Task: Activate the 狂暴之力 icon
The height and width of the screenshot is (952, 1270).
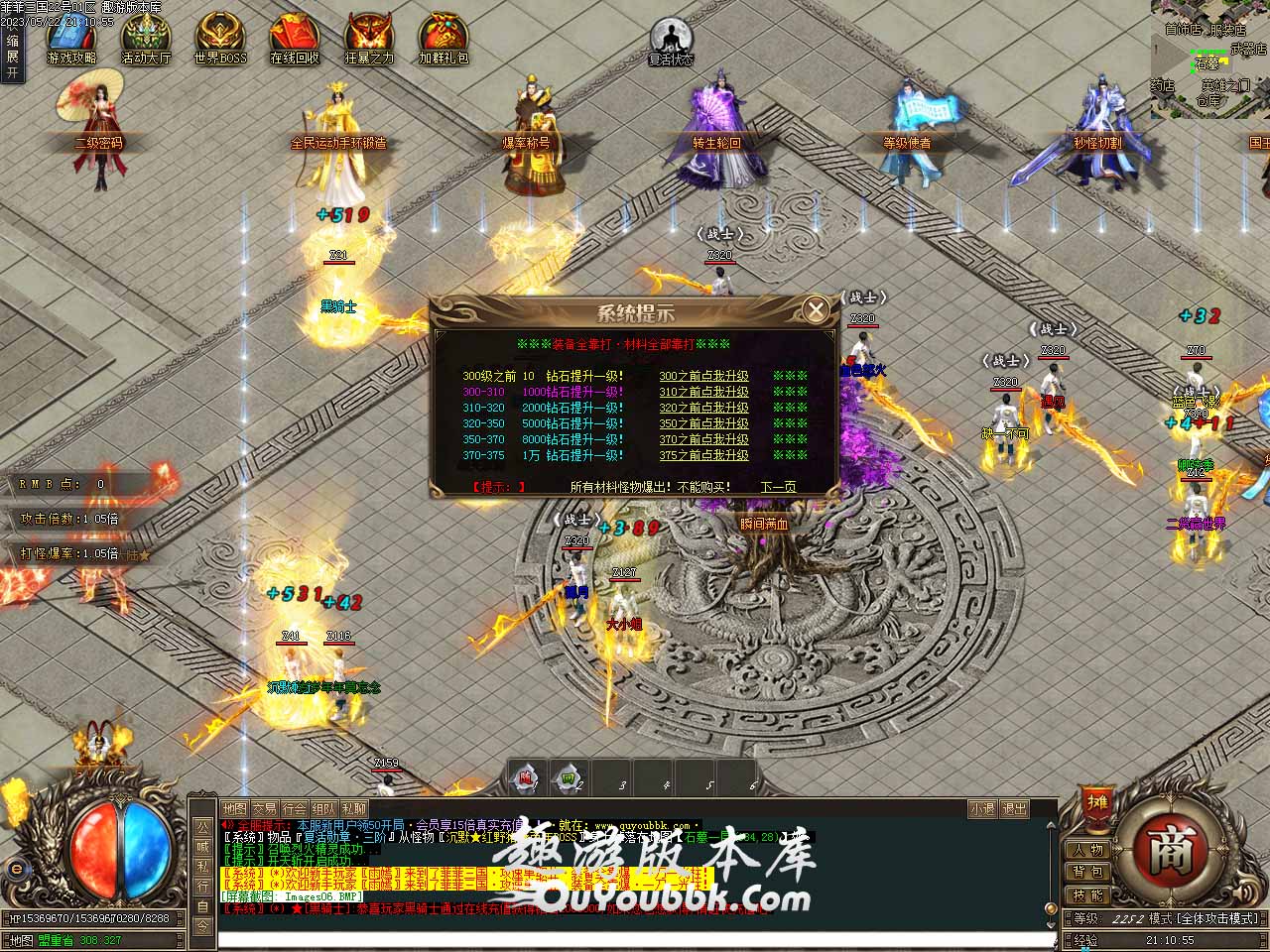Action: pyautogui.click(x=369, y=39)
